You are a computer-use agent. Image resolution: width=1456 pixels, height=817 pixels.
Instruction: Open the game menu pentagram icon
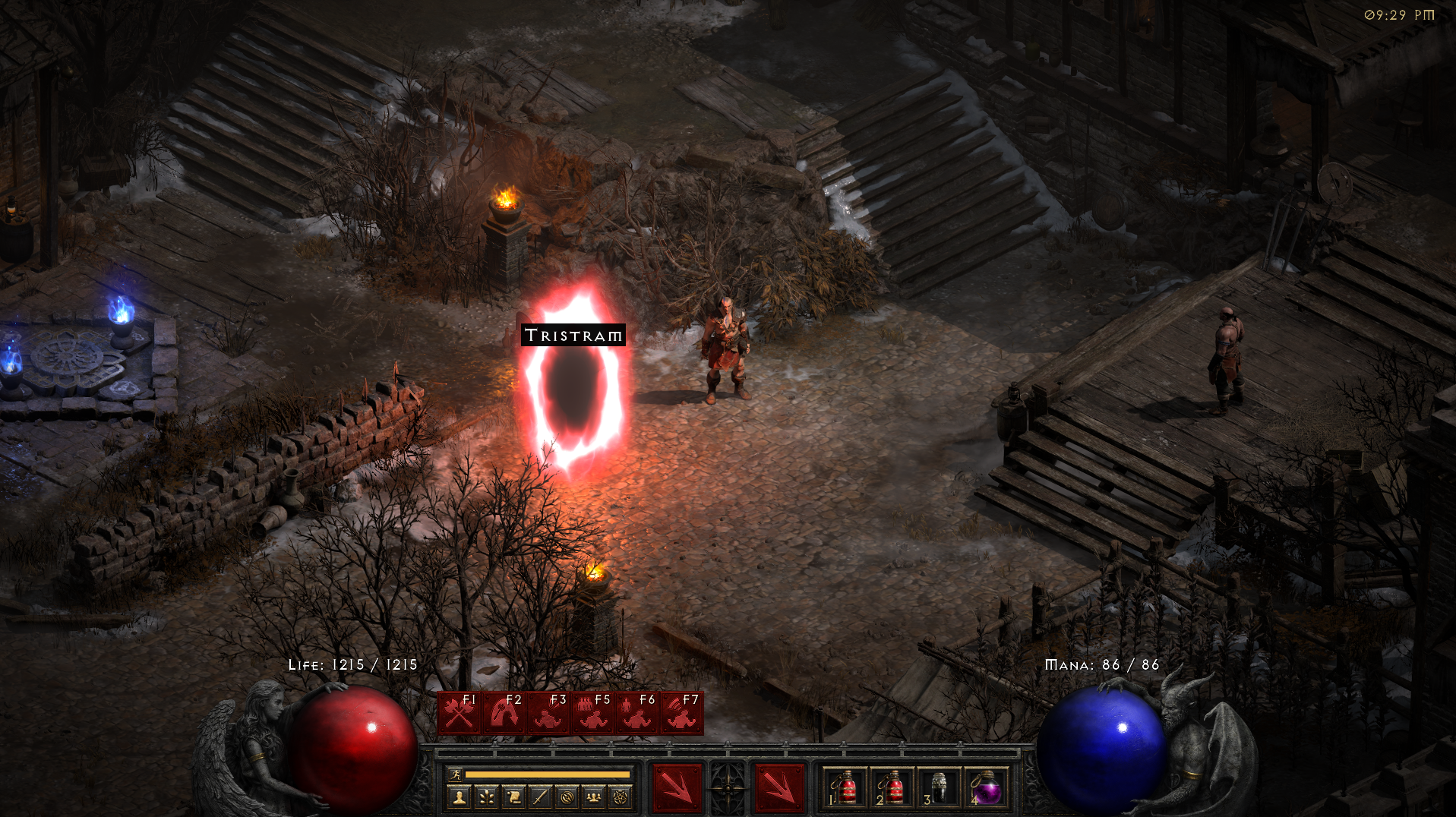621,797
